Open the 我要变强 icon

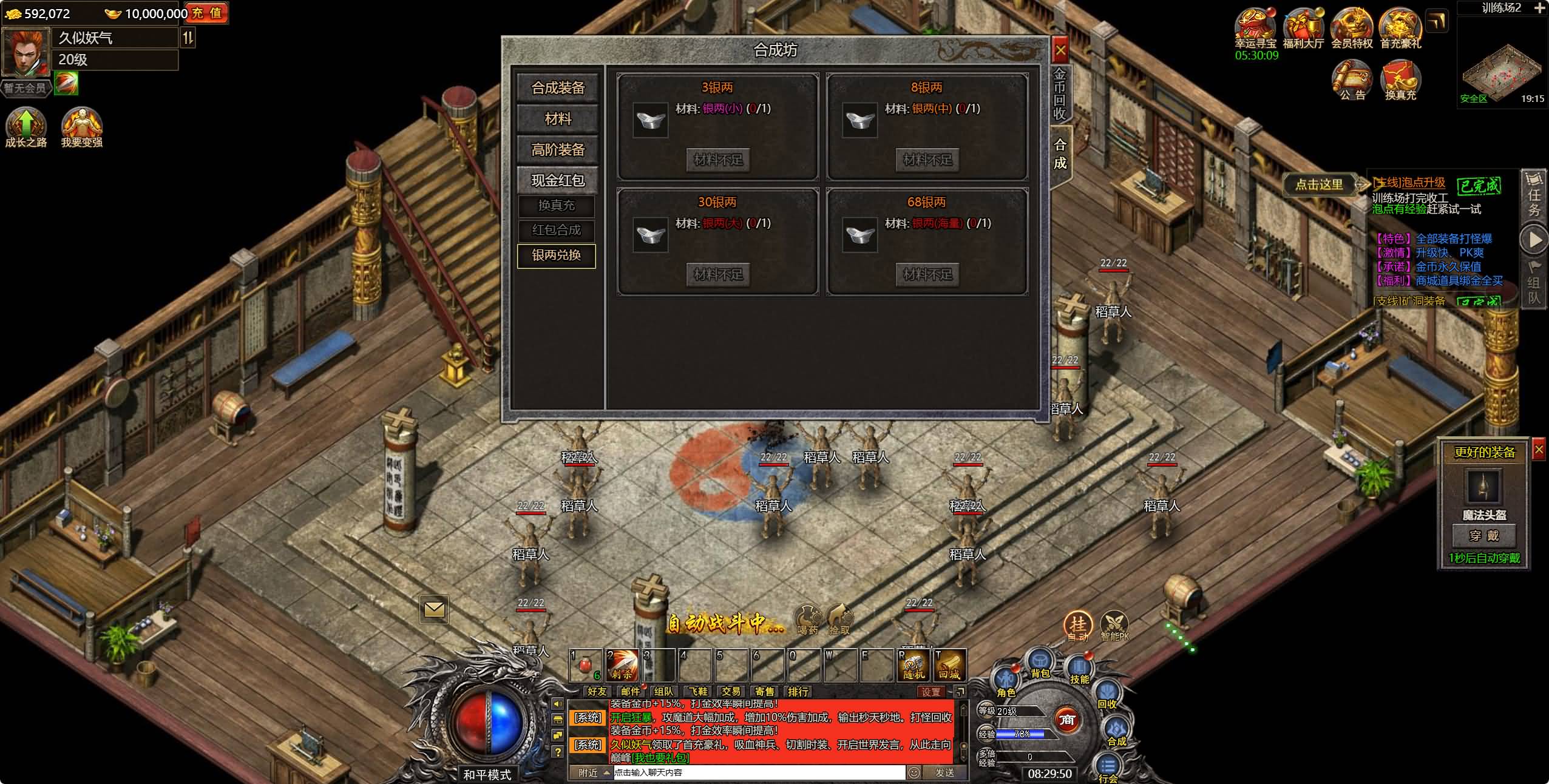(x=81, y=126)
